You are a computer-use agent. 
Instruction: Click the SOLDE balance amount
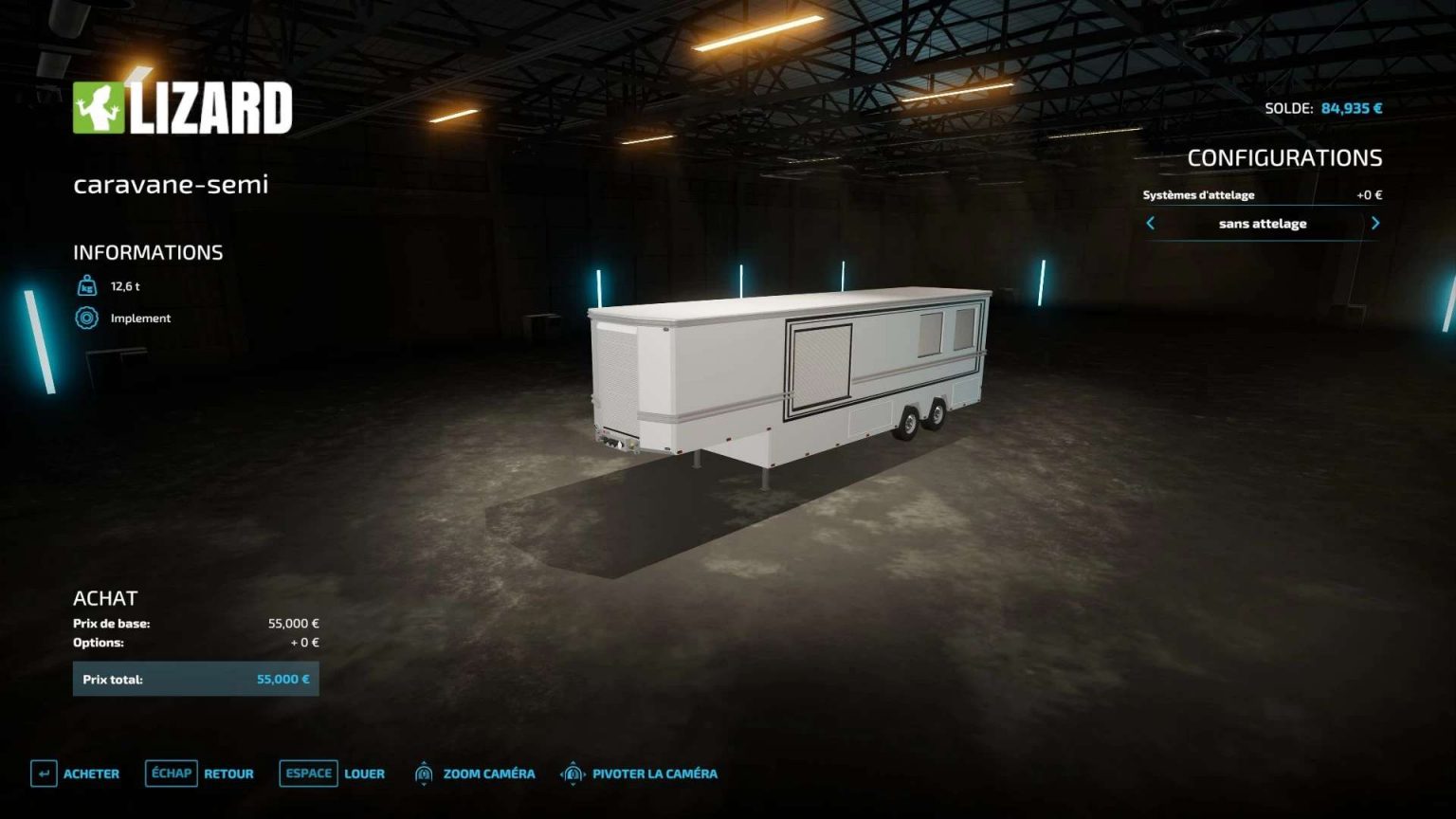click(x=1350, y=108)
